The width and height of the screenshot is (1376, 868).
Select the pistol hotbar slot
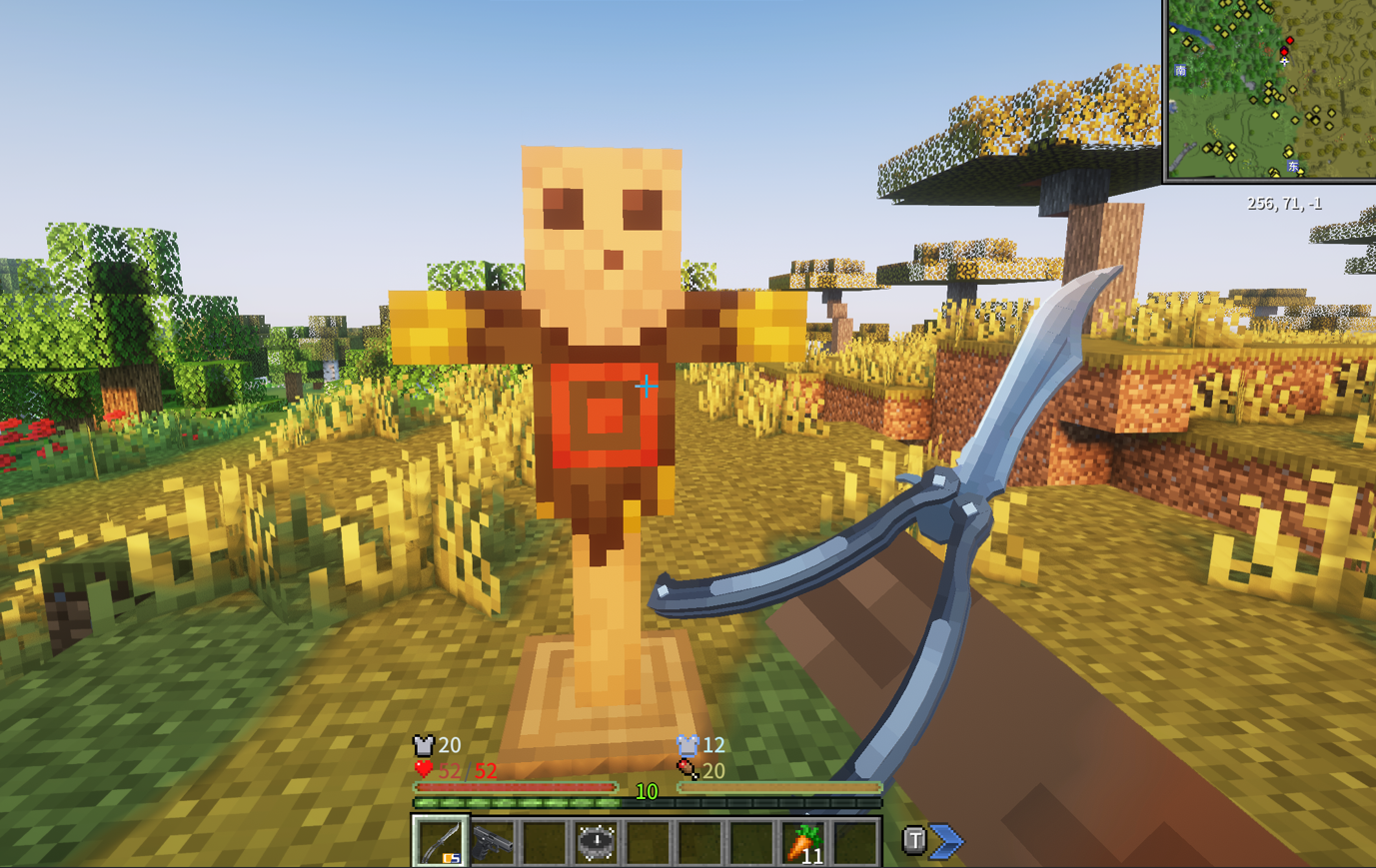click(493, 842)
